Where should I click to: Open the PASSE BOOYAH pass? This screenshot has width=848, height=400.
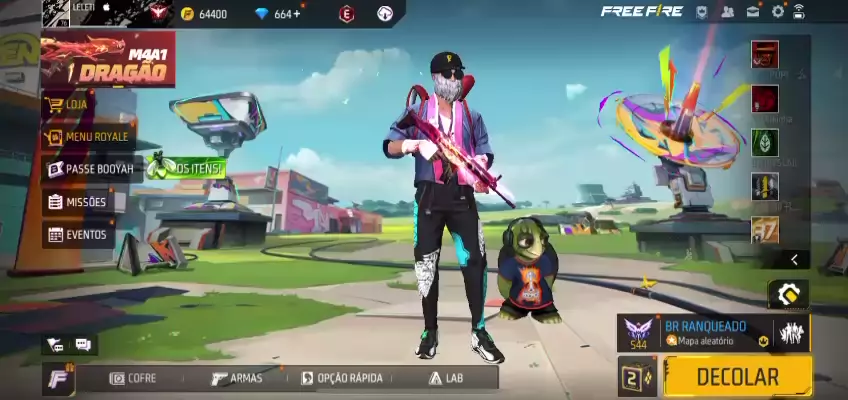90,169
